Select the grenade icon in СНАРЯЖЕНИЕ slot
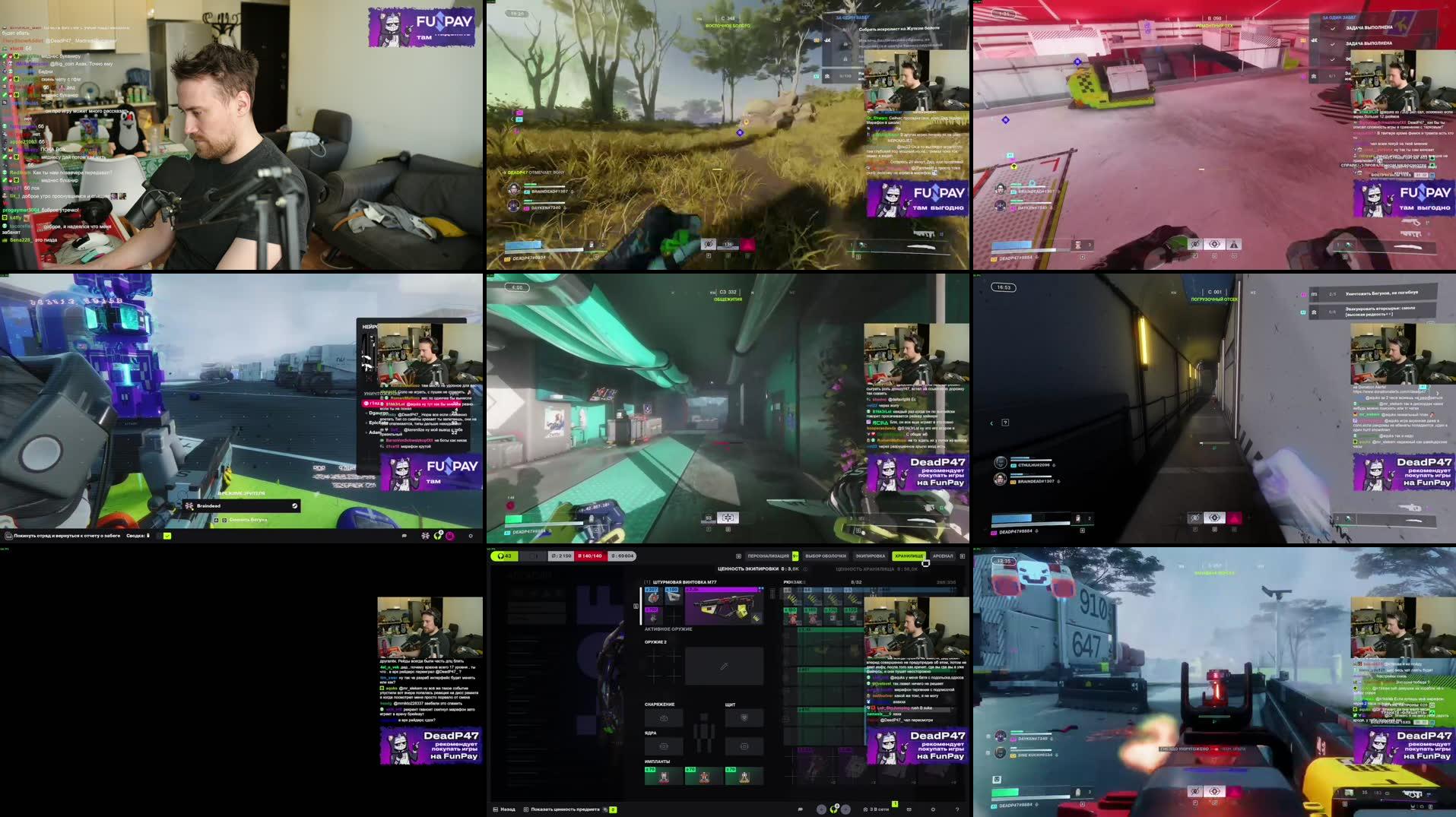 coord(664,718)
